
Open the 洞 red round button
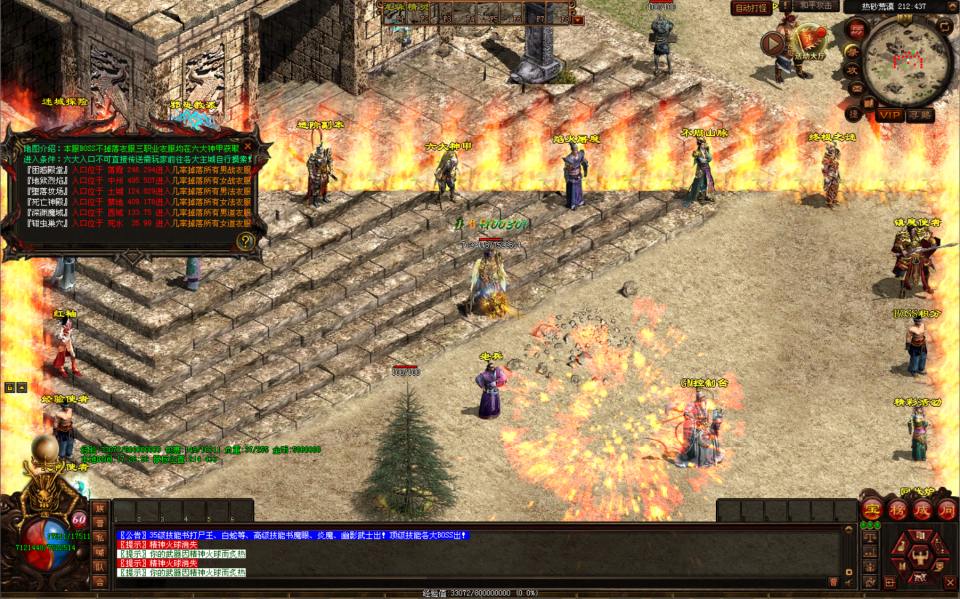945,509
